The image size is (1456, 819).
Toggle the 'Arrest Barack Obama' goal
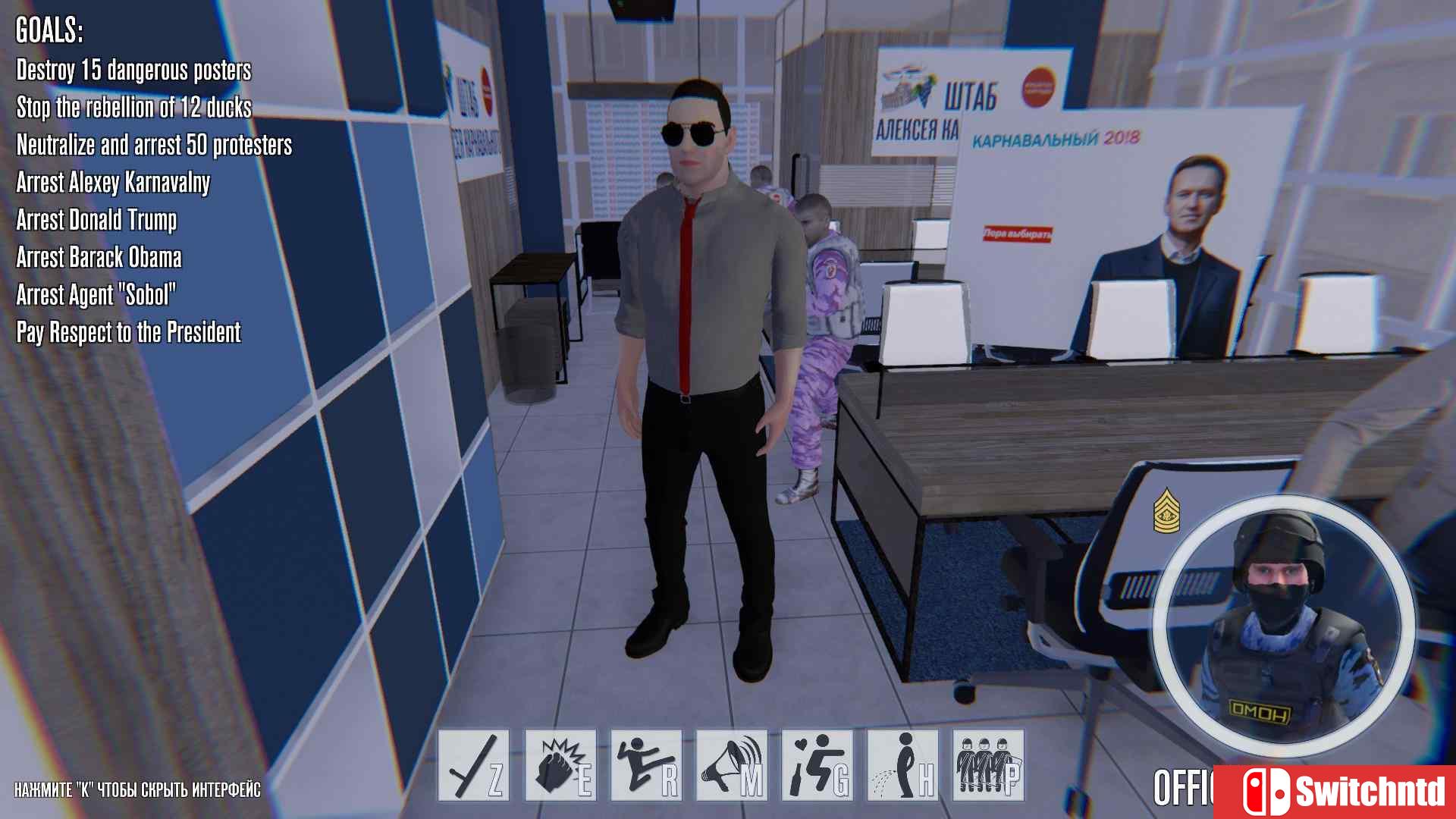[x=99, y=258]
